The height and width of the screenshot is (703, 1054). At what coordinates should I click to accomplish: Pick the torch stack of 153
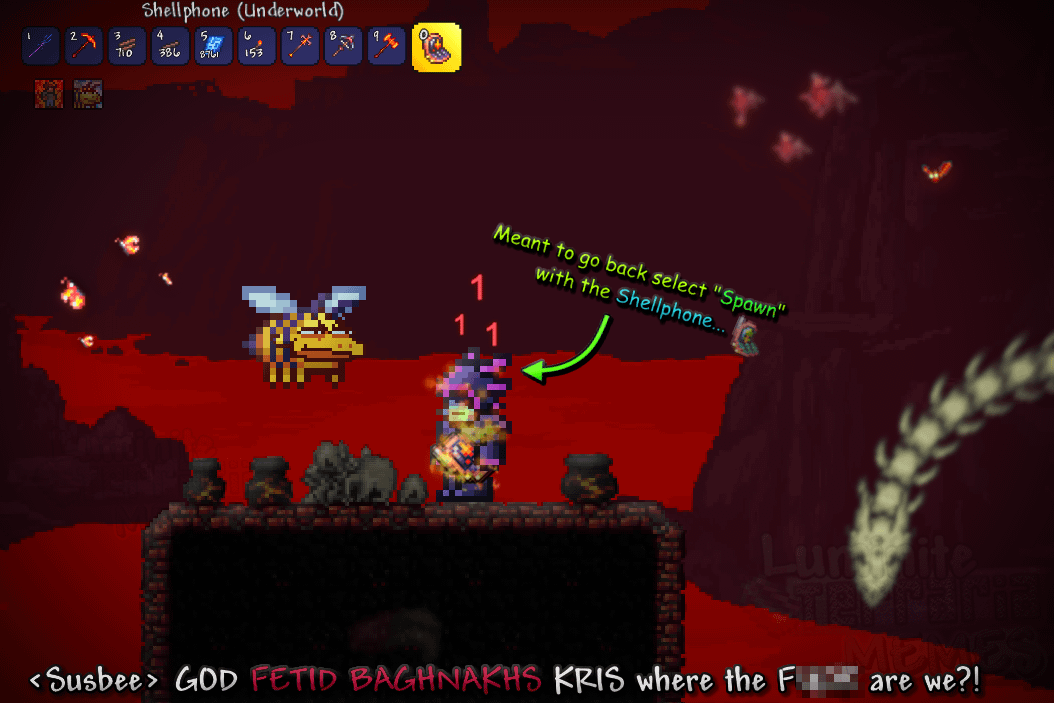coord(255,46)
